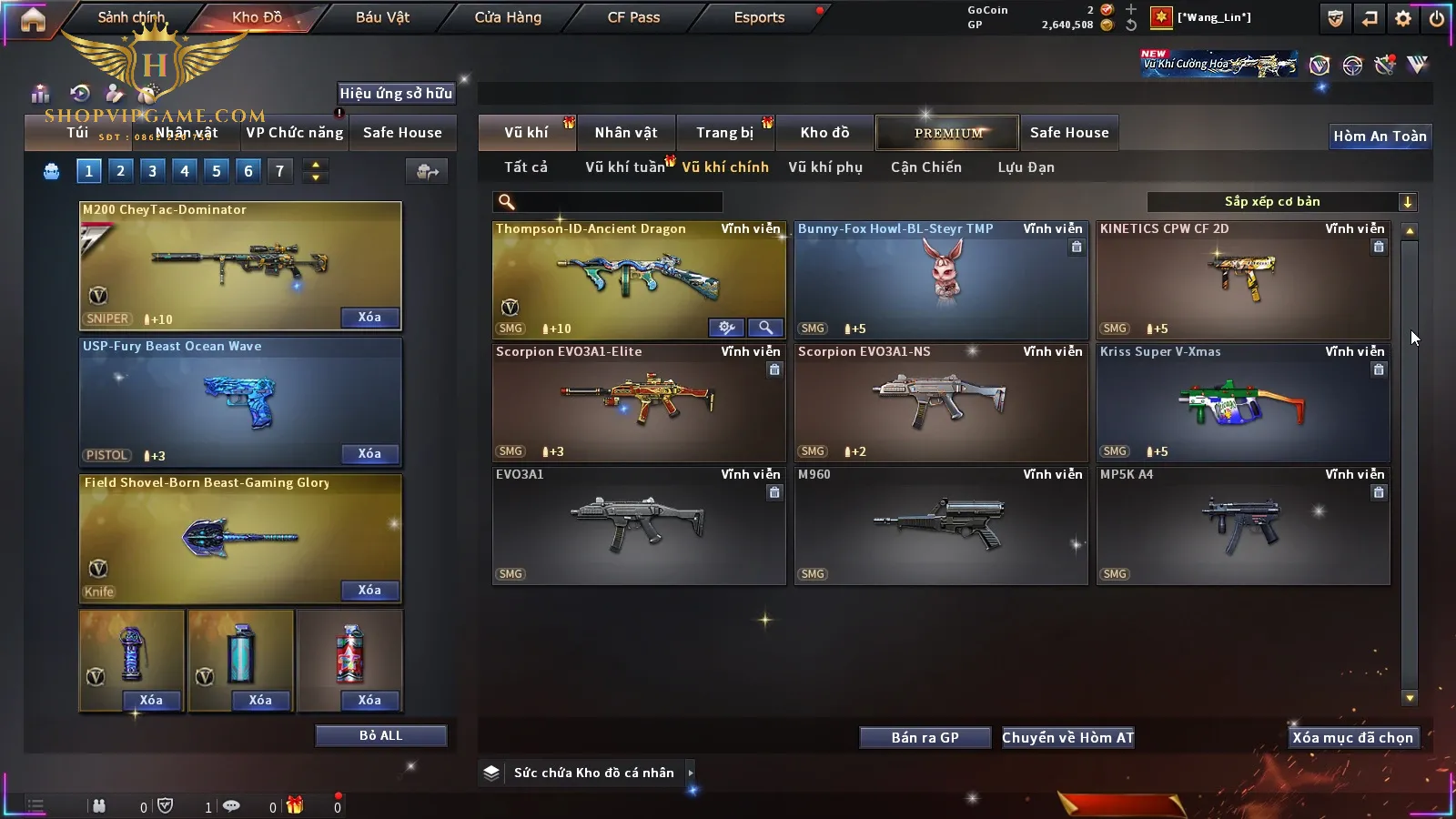Open the Cửa Hàng shop menu

508,17
